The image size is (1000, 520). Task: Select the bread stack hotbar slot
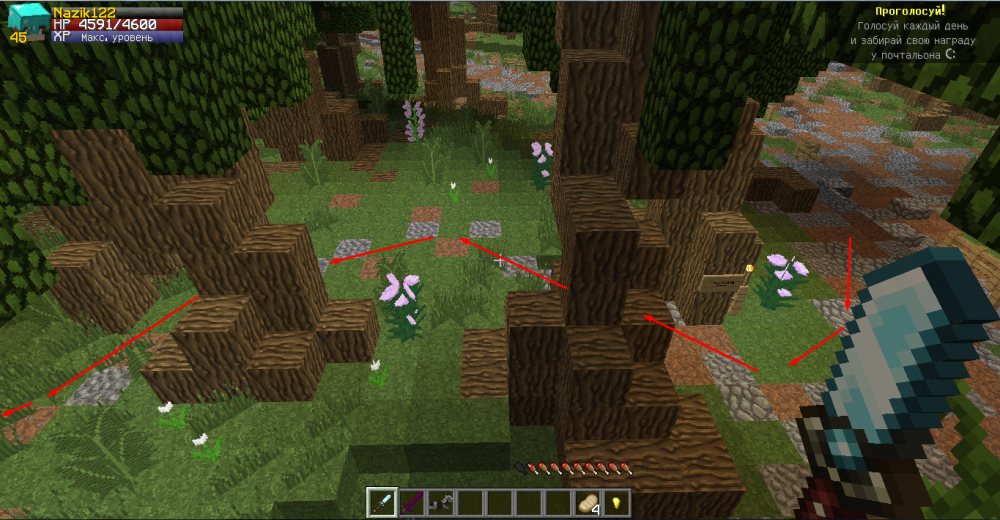coord(587,502)
